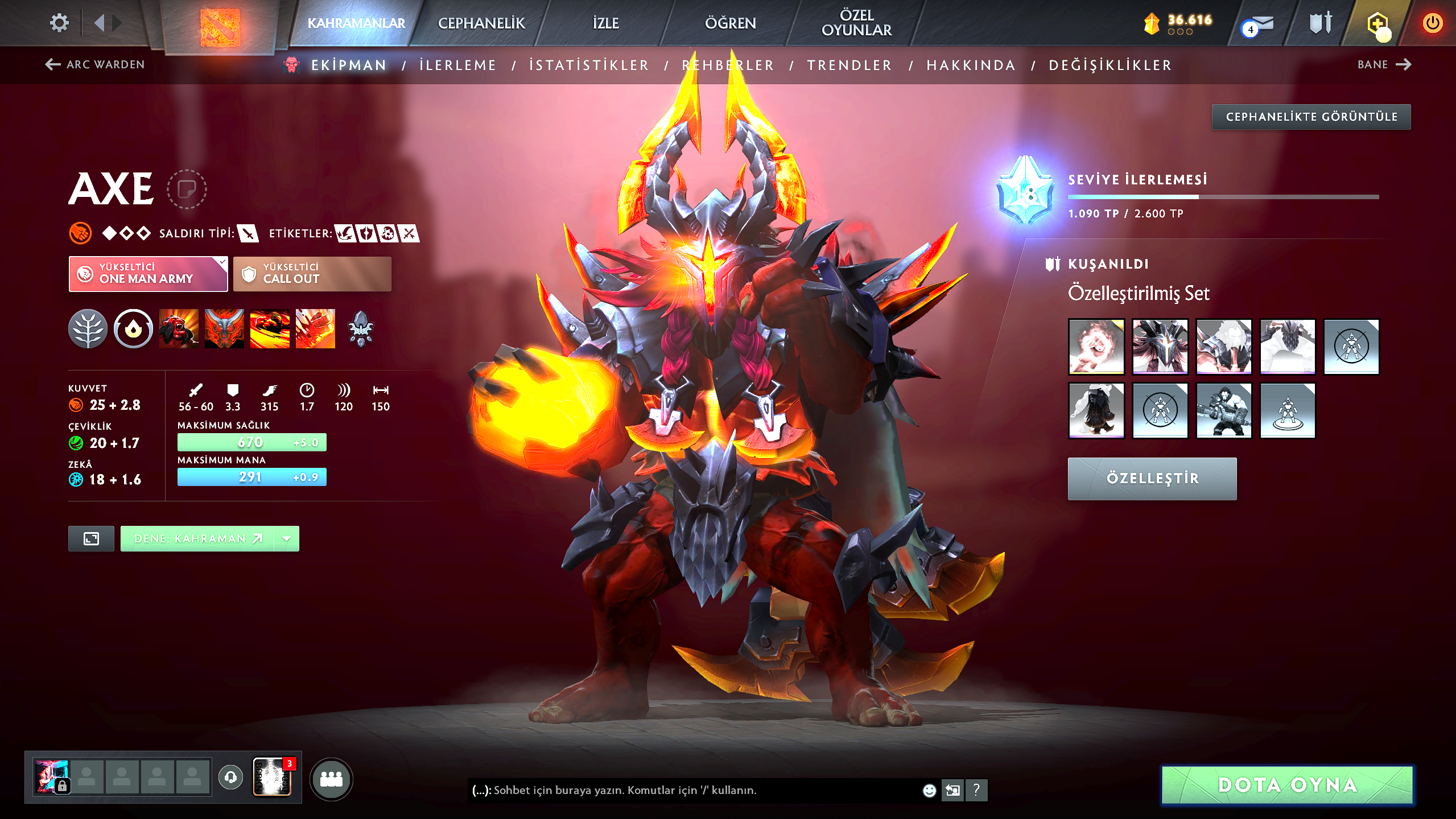Switch to the CEPHANELİK tab
1456x819 pixels.
click(481, 23)
